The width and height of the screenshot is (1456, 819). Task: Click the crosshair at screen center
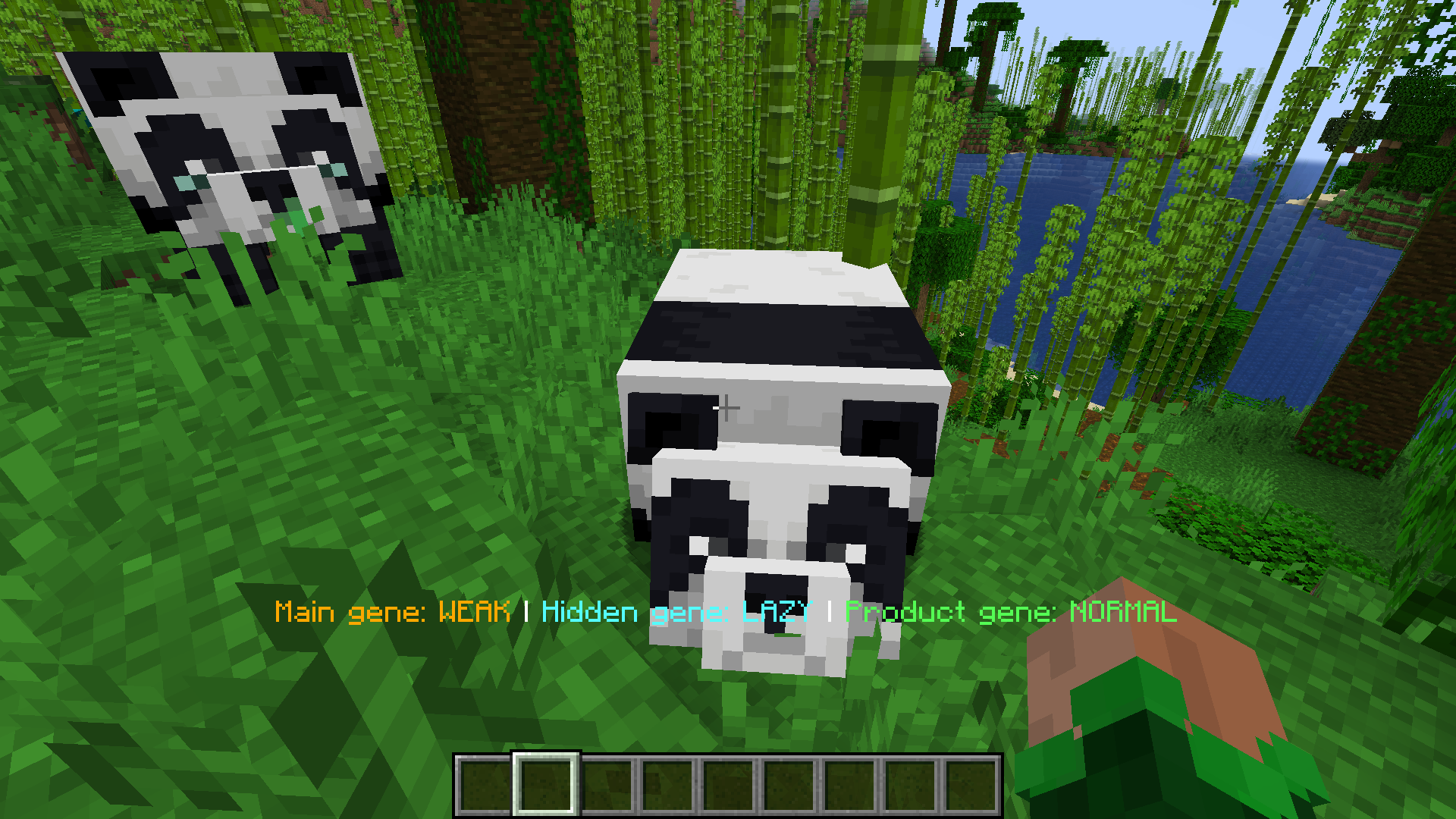tap(728, 408)
